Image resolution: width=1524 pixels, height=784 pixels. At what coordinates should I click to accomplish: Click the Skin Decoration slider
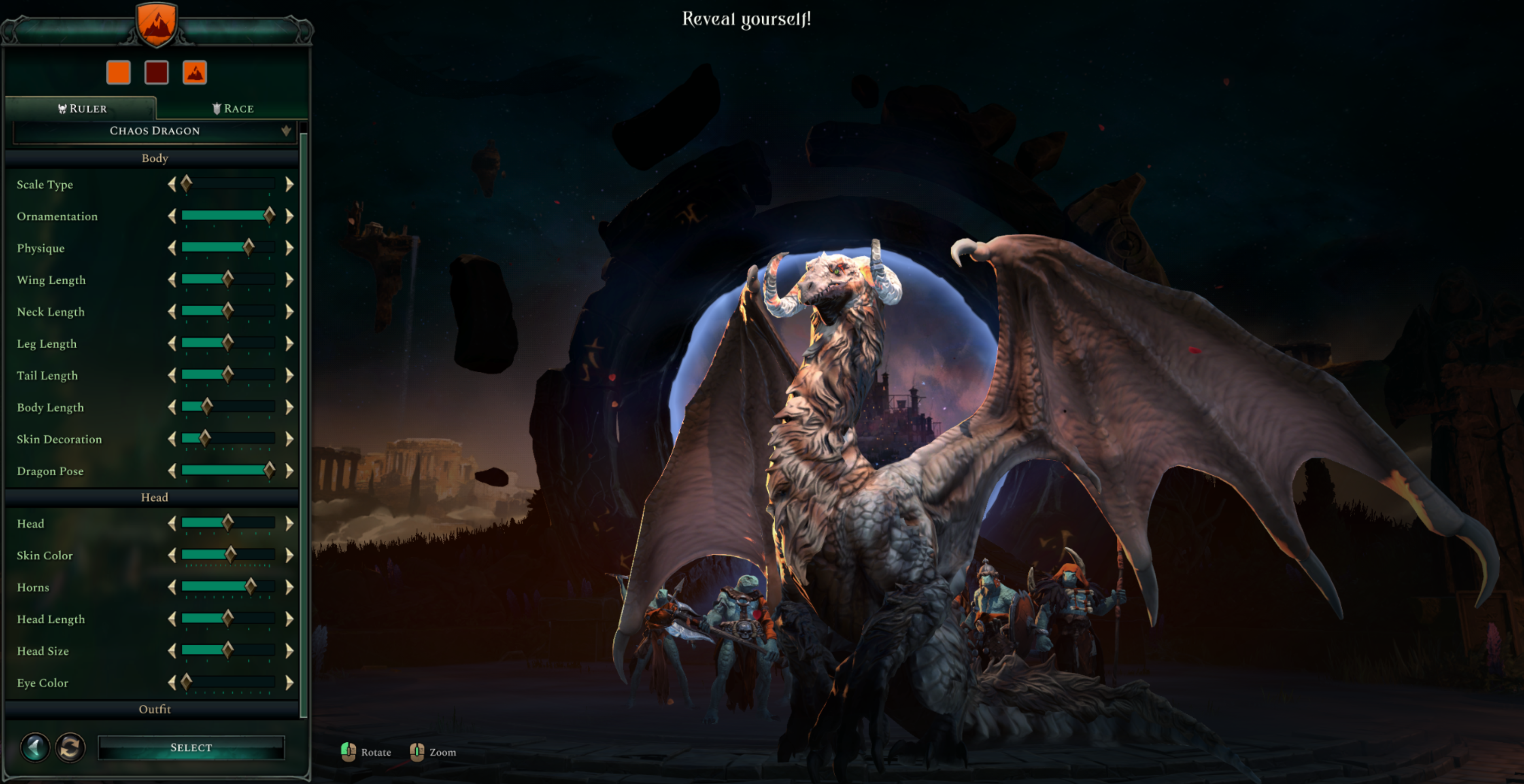(228, 439)
